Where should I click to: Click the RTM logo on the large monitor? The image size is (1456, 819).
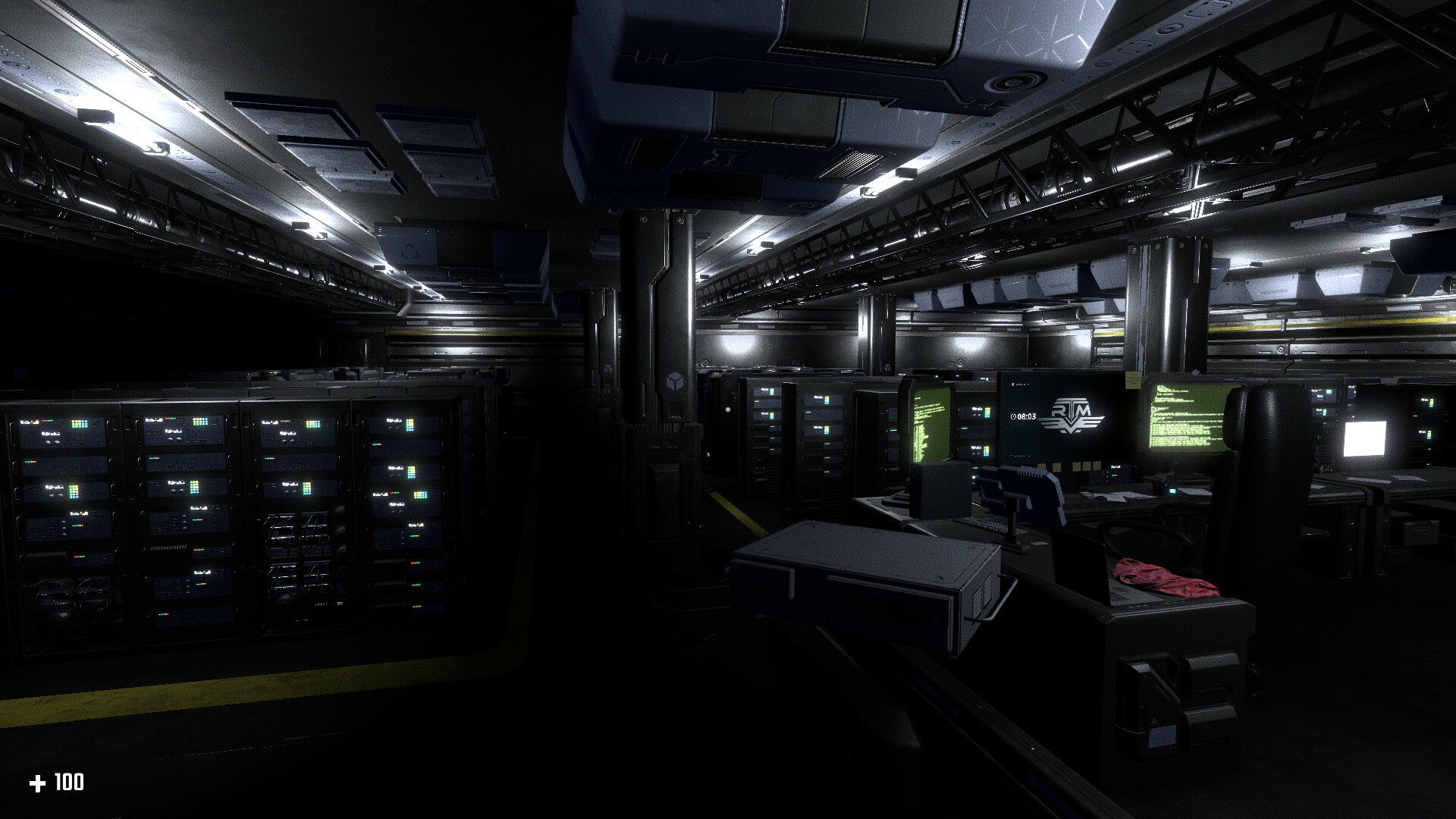point(1072,413)
